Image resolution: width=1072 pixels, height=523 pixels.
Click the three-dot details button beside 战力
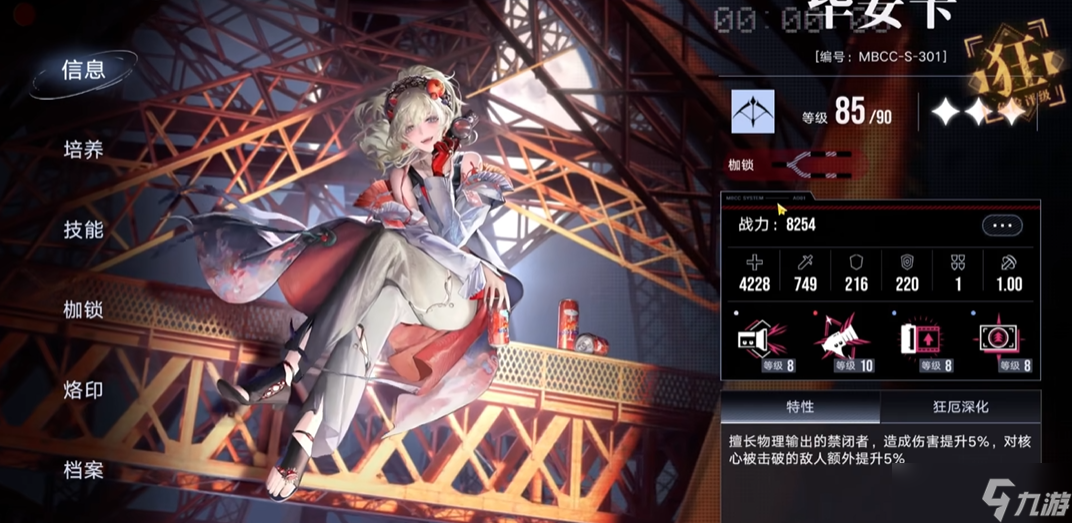pos(1002,226)
